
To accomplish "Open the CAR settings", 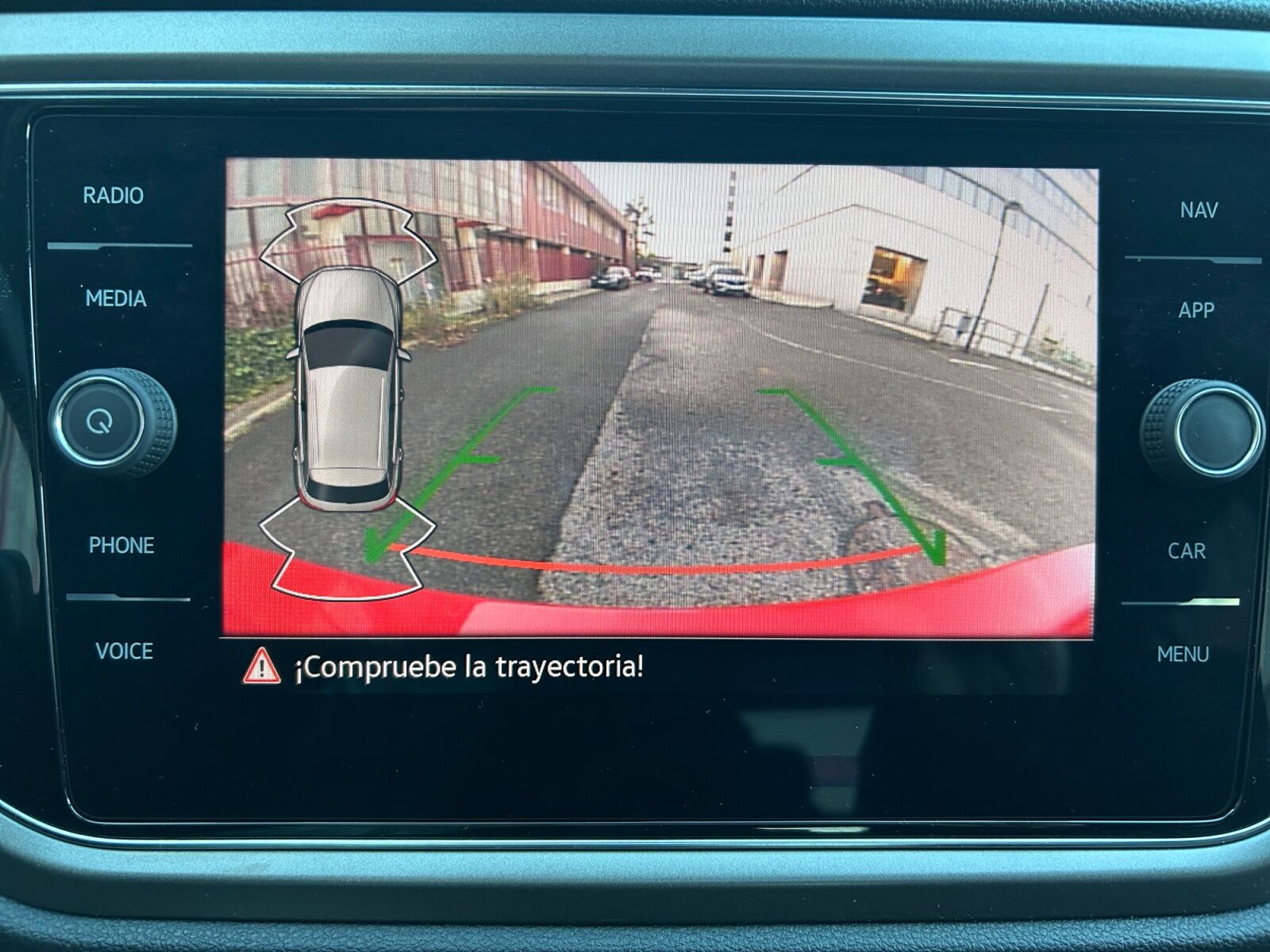I will click(1187, 551).
